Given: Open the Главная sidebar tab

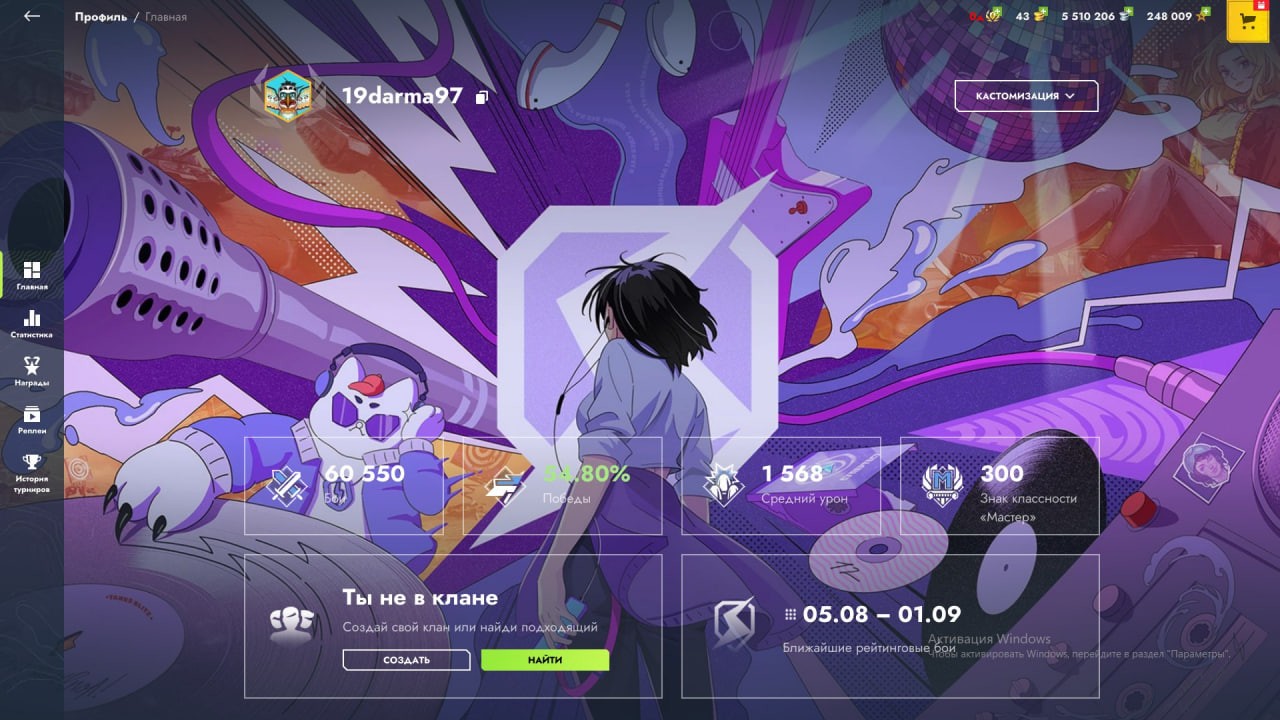Looking at the screenshot, I should (32, 276).
